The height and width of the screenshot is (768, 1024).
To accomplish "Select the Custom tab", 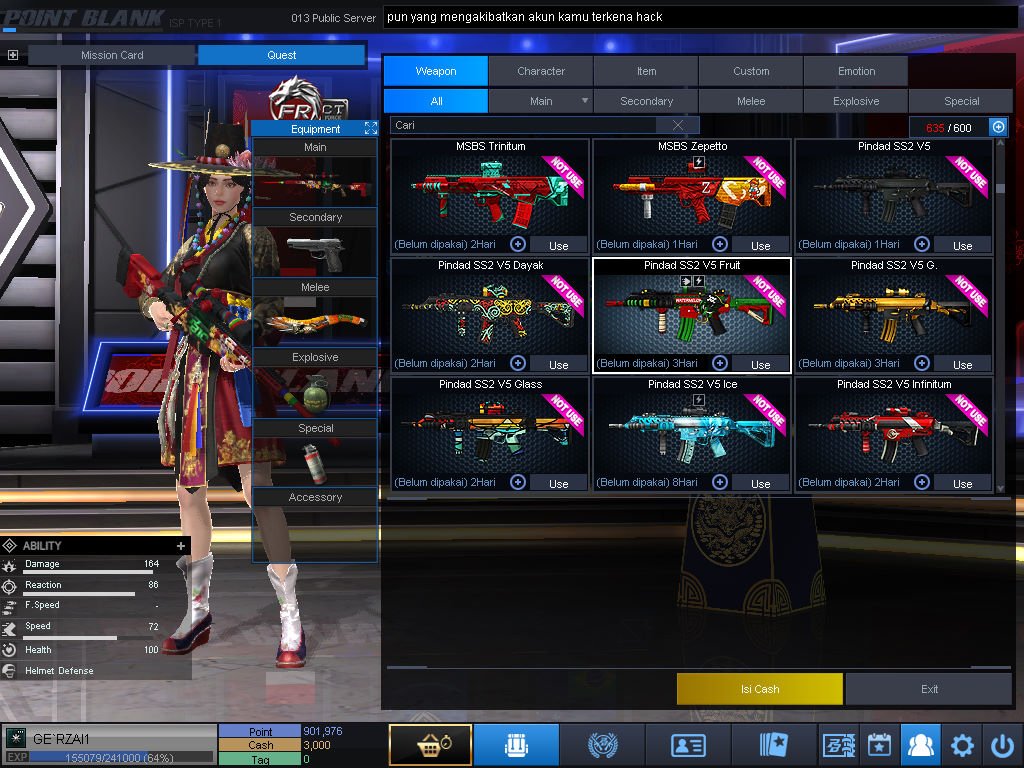I will [751, 71].
